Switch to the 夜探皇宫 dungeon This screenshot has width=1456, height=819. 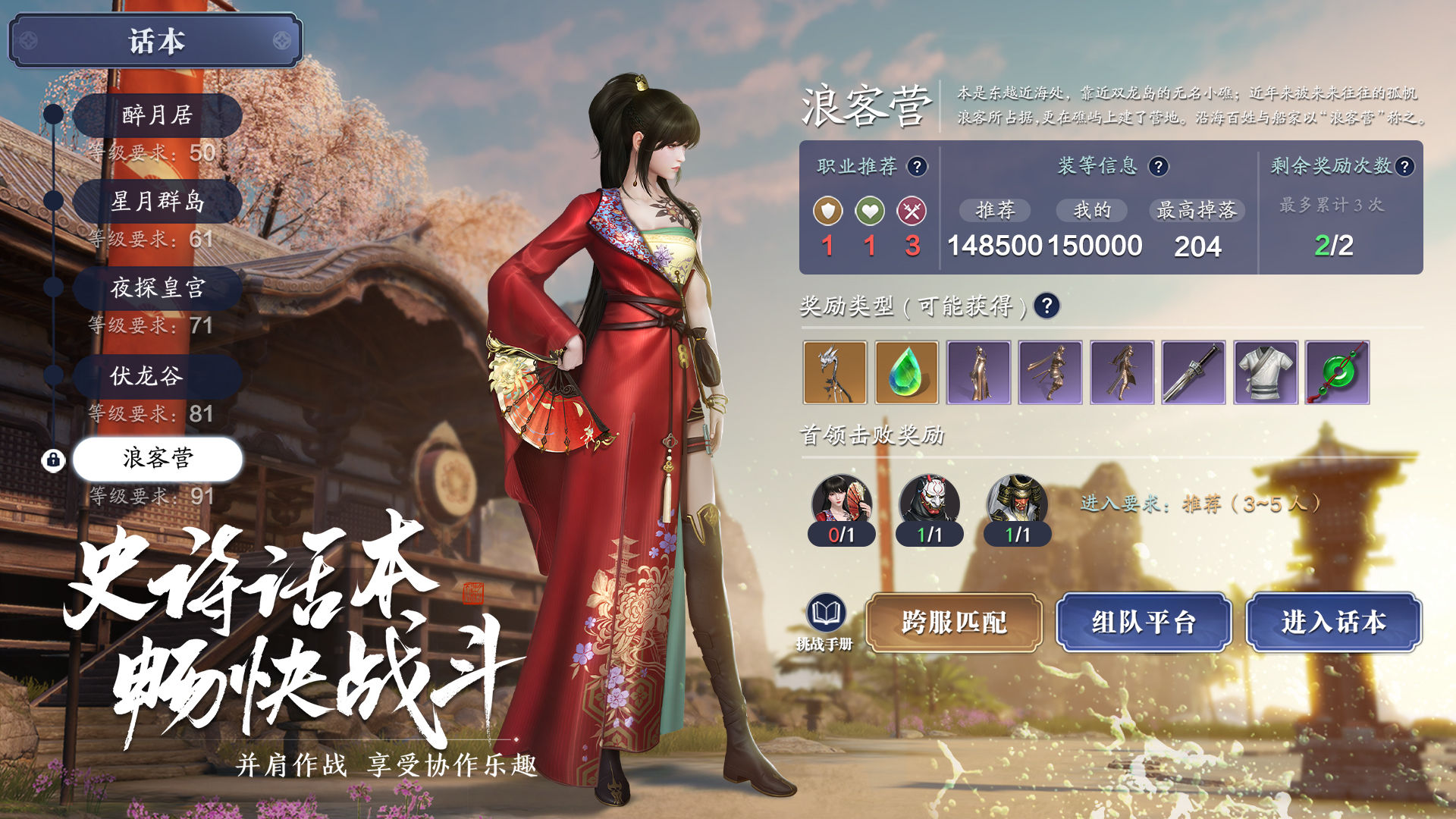[157, 287]
